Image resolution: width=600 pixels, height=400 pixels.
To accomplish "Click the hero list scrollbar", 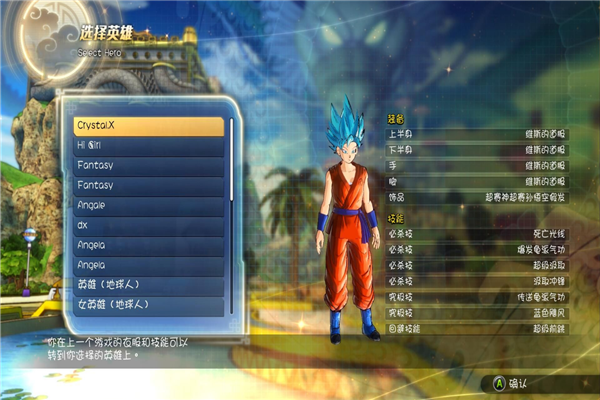I will (x=232, y=158).
